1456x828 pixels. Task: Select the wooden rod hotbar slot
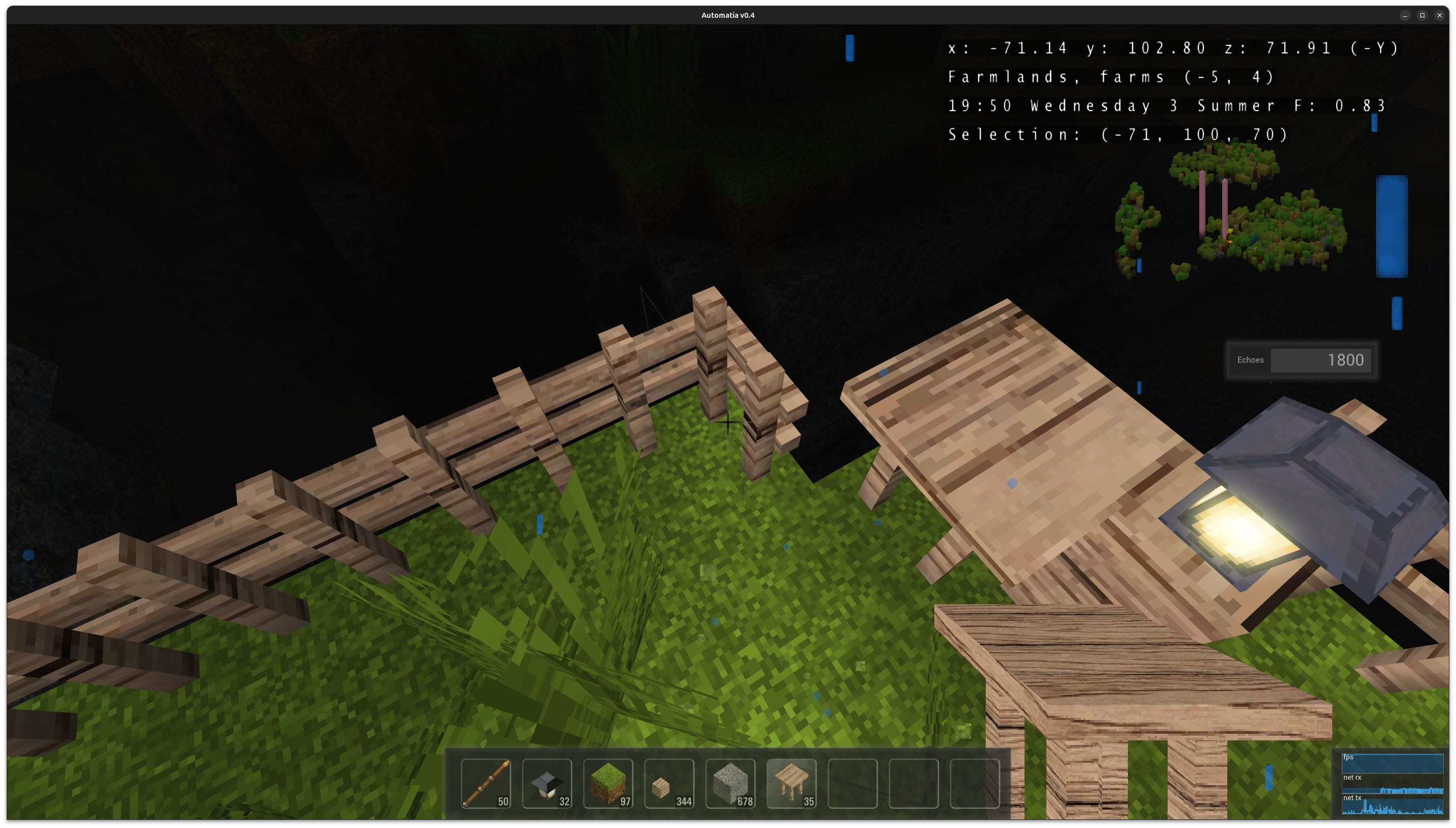pos(486,783)
